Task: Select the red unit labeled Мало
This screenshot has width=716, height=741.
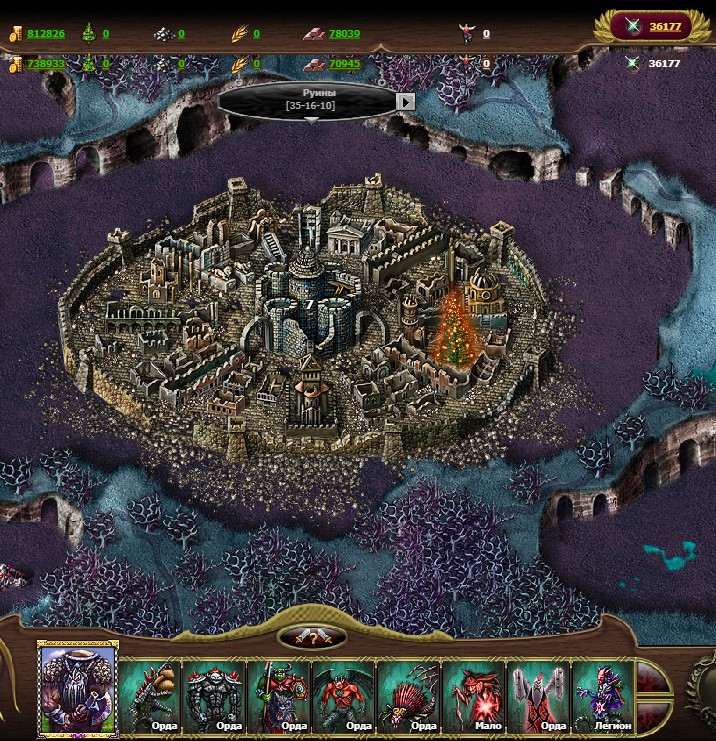Action: 474,695
